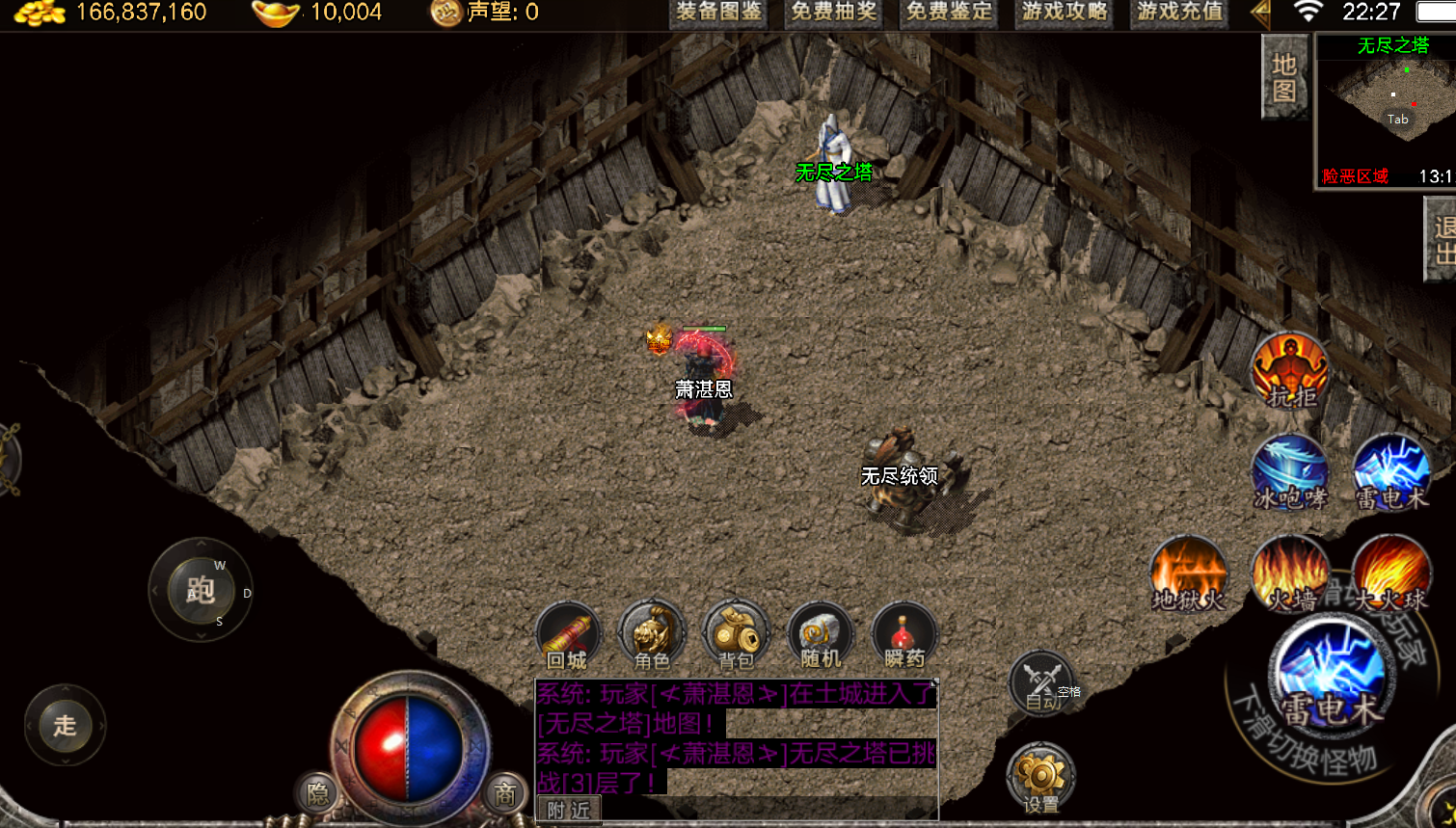Open the 角色 character sheet
This screenshot has height=828, width=1456.
click(x=652, y=636)
